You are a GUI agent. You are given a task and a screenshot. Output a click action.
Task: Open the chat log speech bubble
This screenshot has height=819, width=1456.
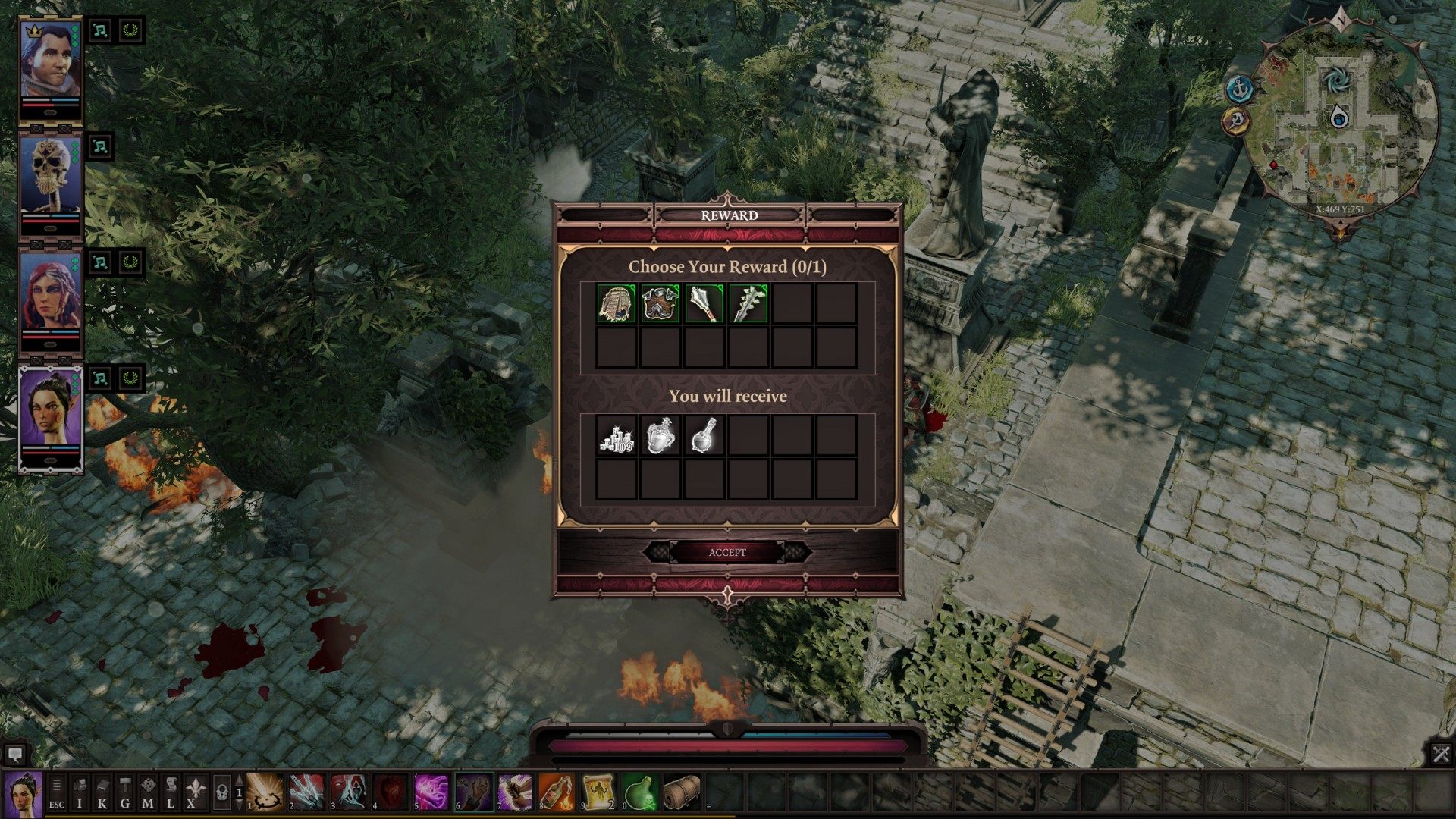coord(14,755)
